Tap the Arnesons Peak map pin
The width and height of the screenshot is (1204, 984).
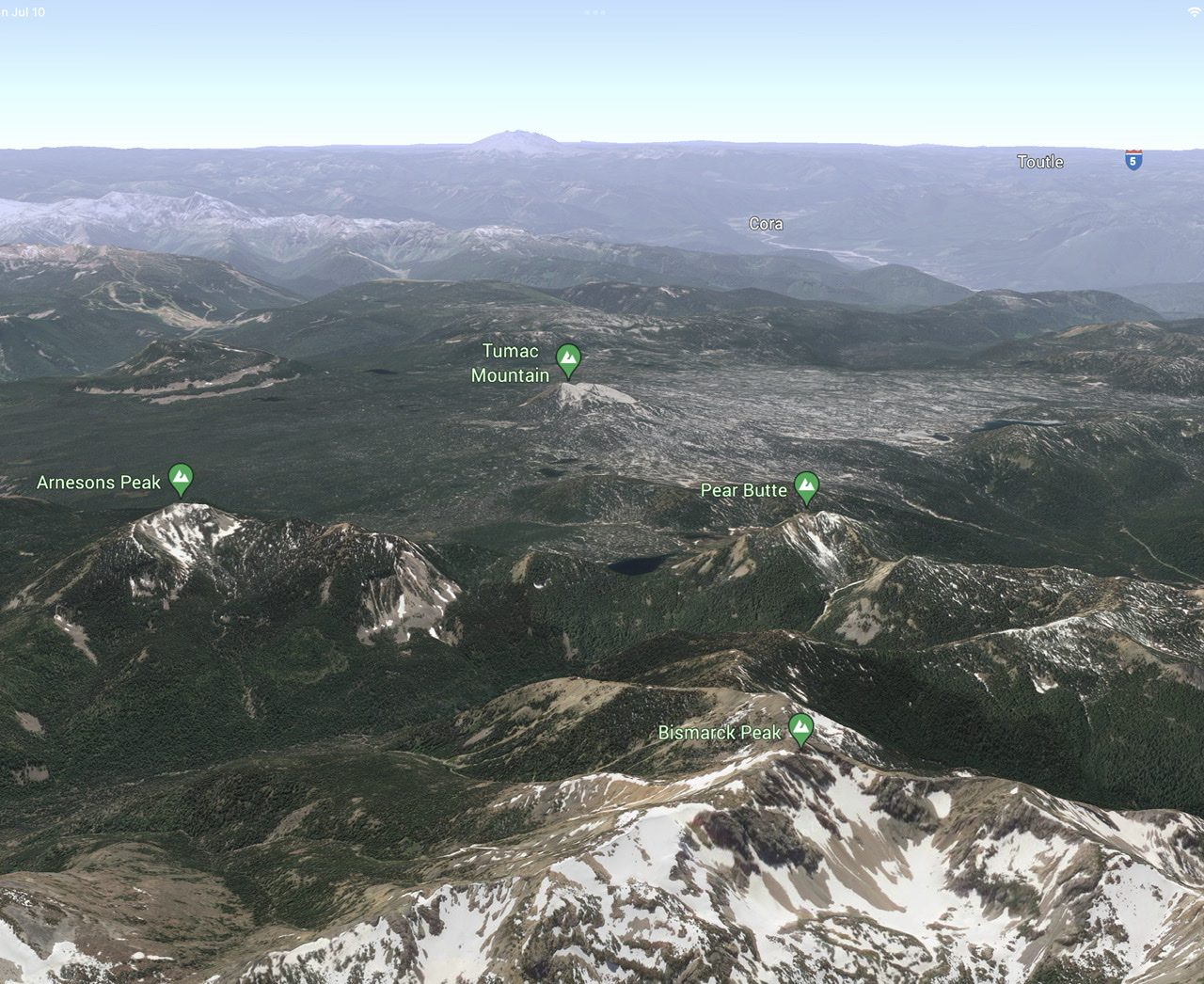181,478
